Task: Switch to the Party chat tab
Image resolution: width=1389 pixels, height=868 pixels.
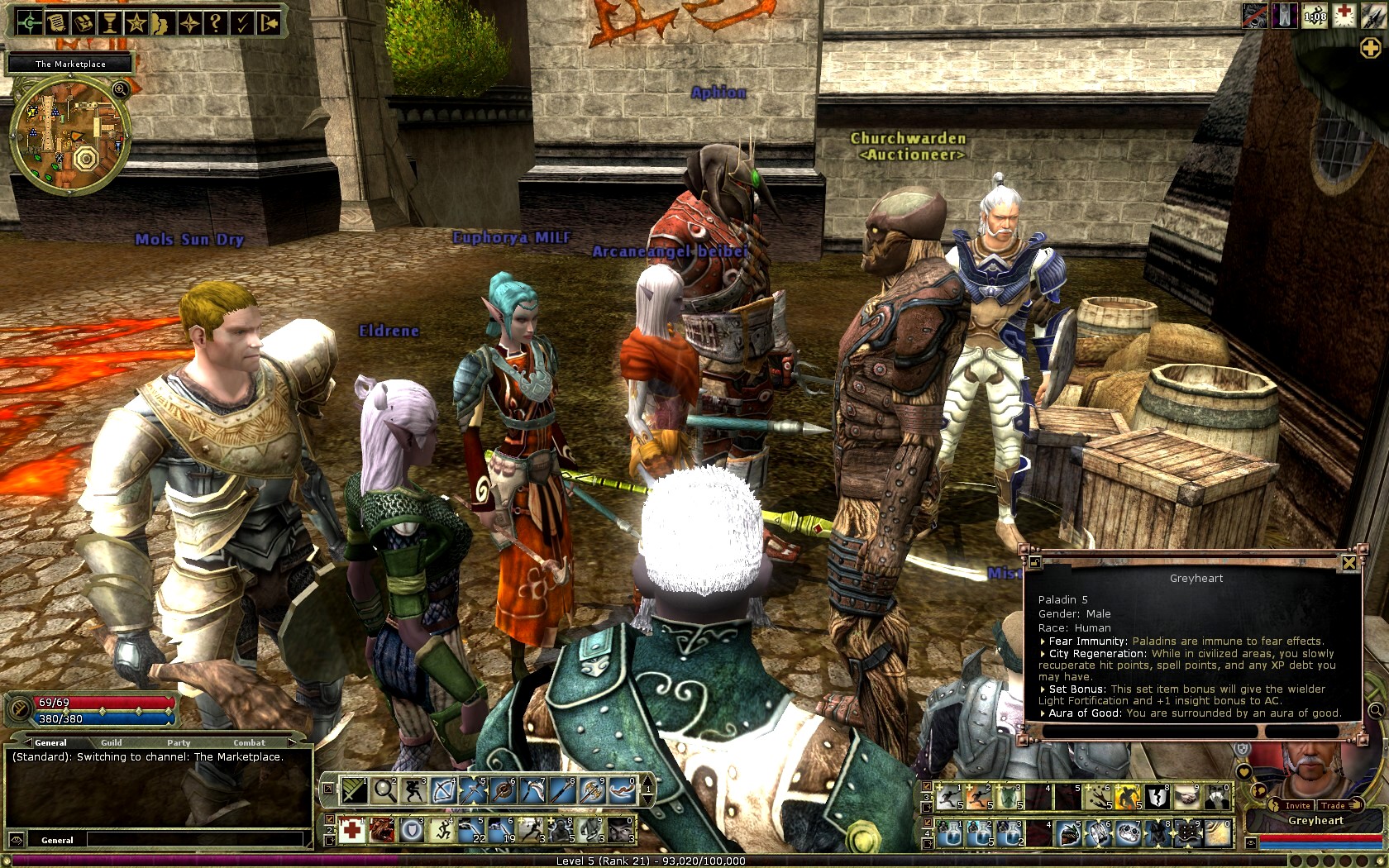Action: pos(179,742)
